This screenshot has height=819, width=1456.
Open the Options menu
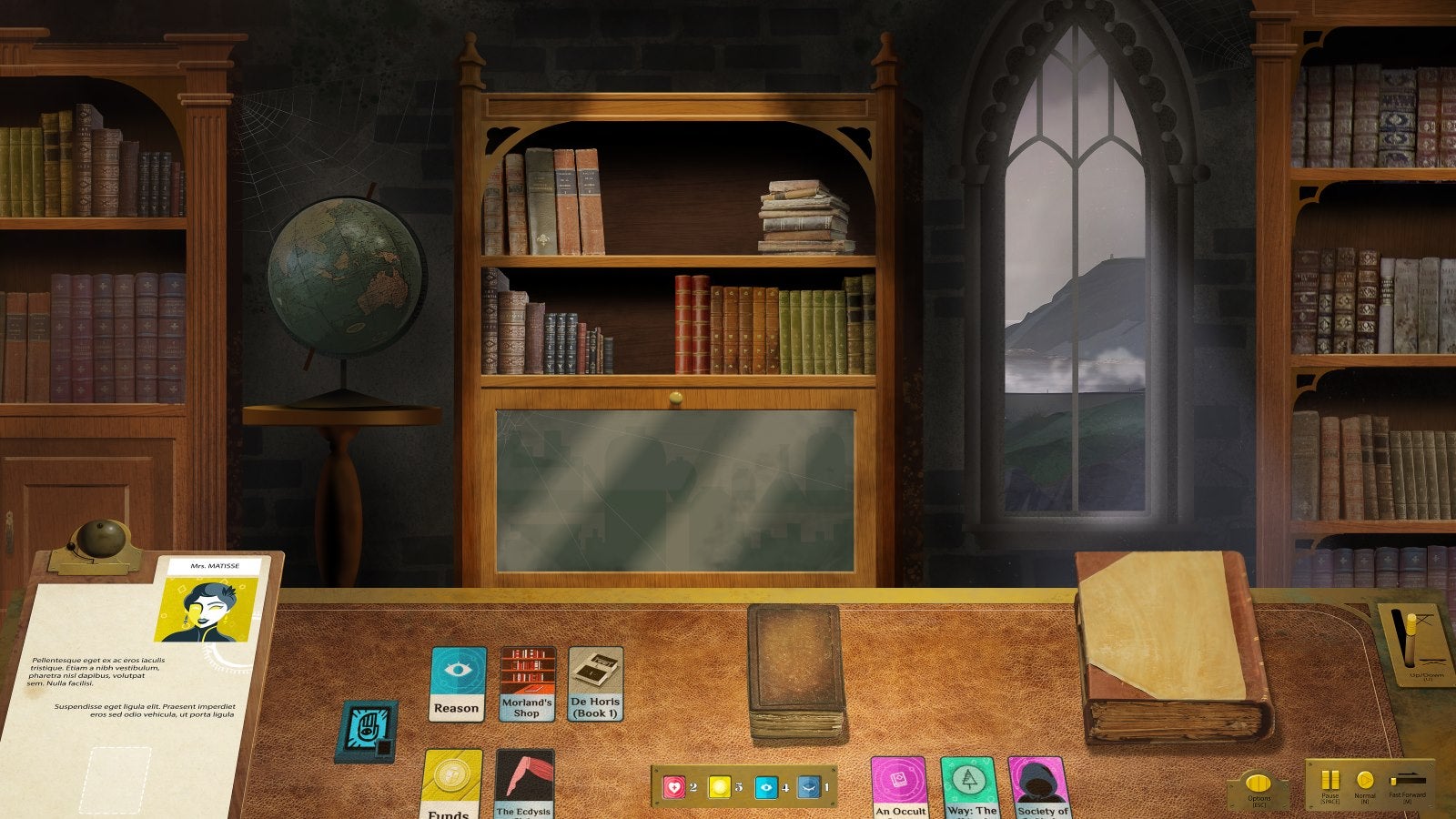(x=1259, y=781)
